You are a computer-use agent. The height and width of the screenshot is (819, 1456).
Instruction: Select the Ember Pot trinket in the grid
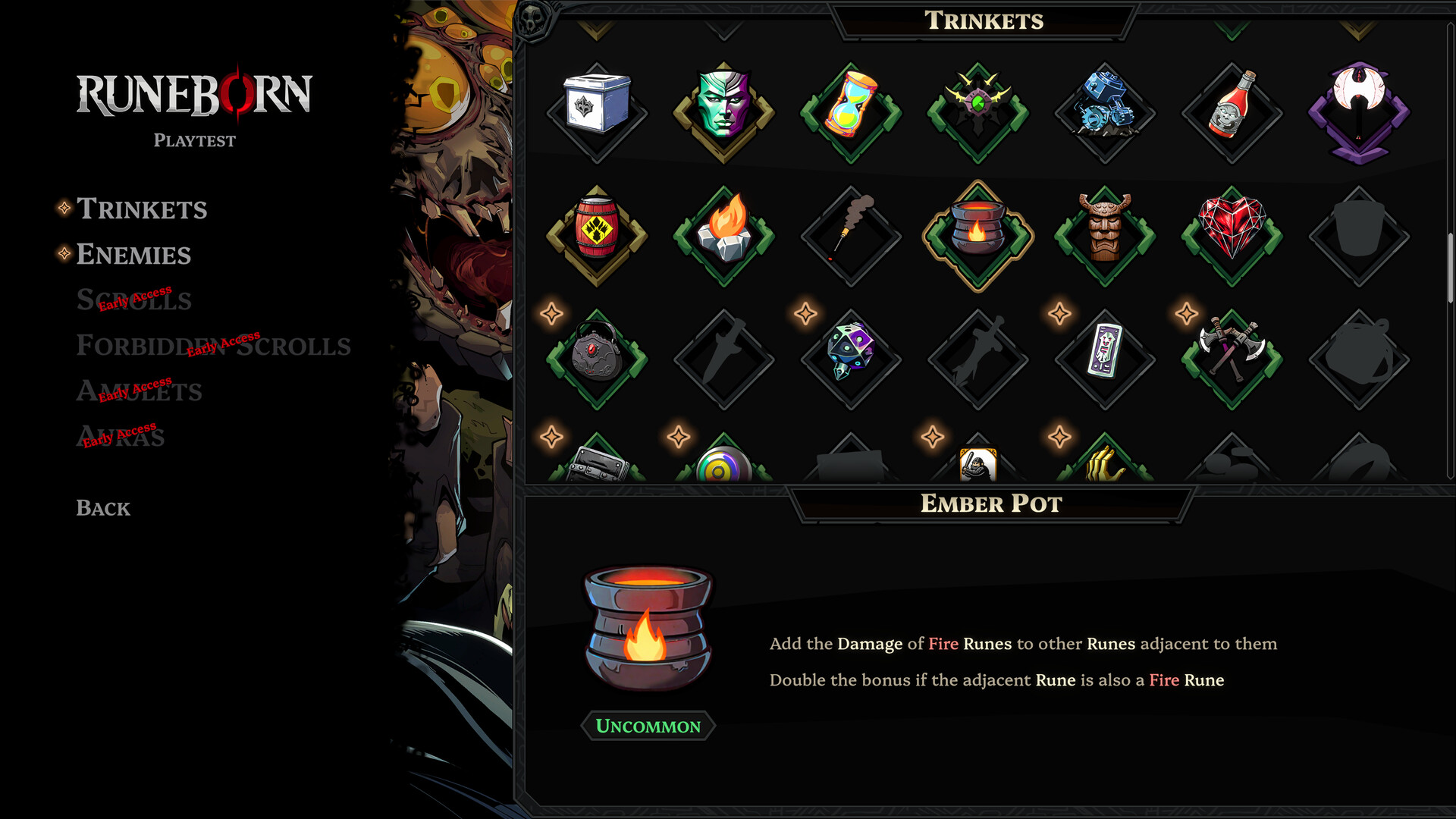pos(976,231)
